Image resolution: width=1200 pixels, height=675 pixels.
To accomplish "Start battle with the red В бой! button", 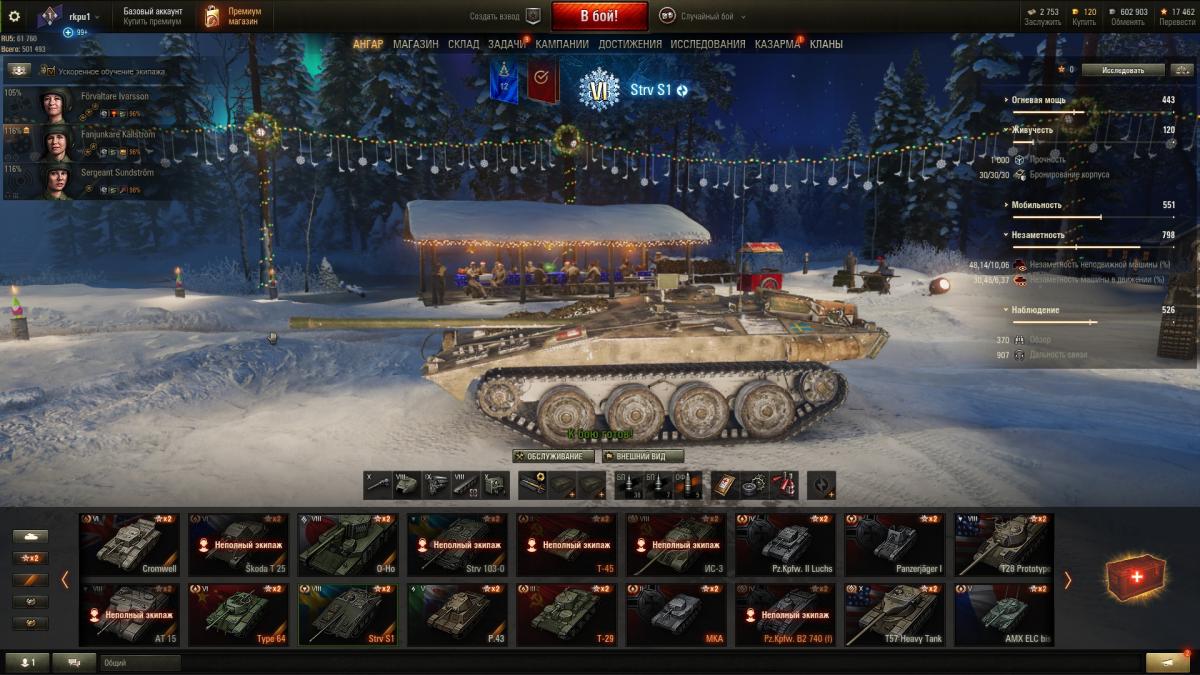I will click(x=599, y=16).
